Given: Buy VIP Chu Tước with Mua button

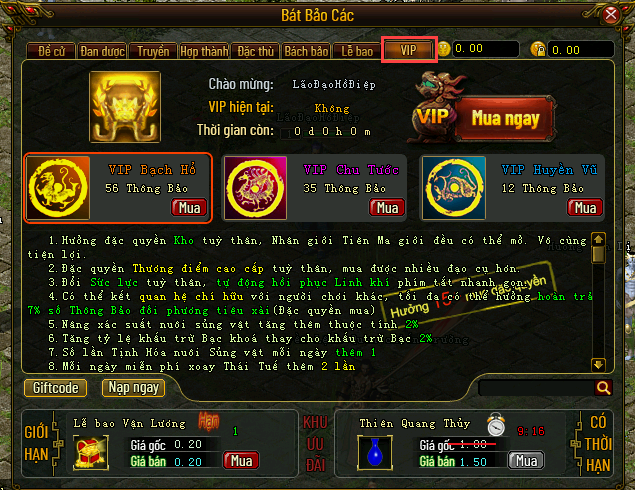Looking at the screenshot, I should click(x=386, y=207).
